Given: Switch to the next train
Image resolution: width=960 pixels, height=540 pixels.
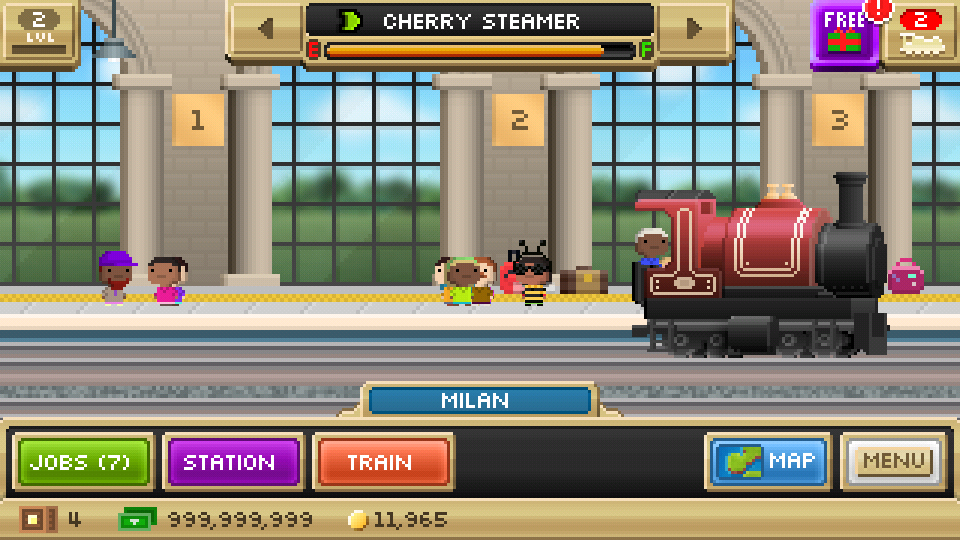Looking at the screenshot, I should coord(694,29).
